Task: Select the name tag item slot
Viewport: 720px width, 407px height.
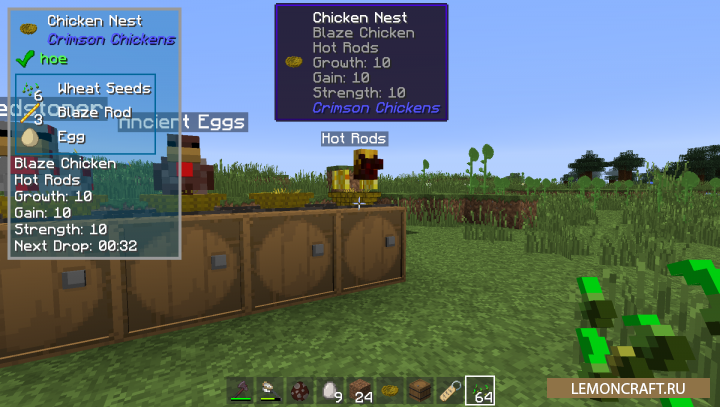Action: coord(449,390)
